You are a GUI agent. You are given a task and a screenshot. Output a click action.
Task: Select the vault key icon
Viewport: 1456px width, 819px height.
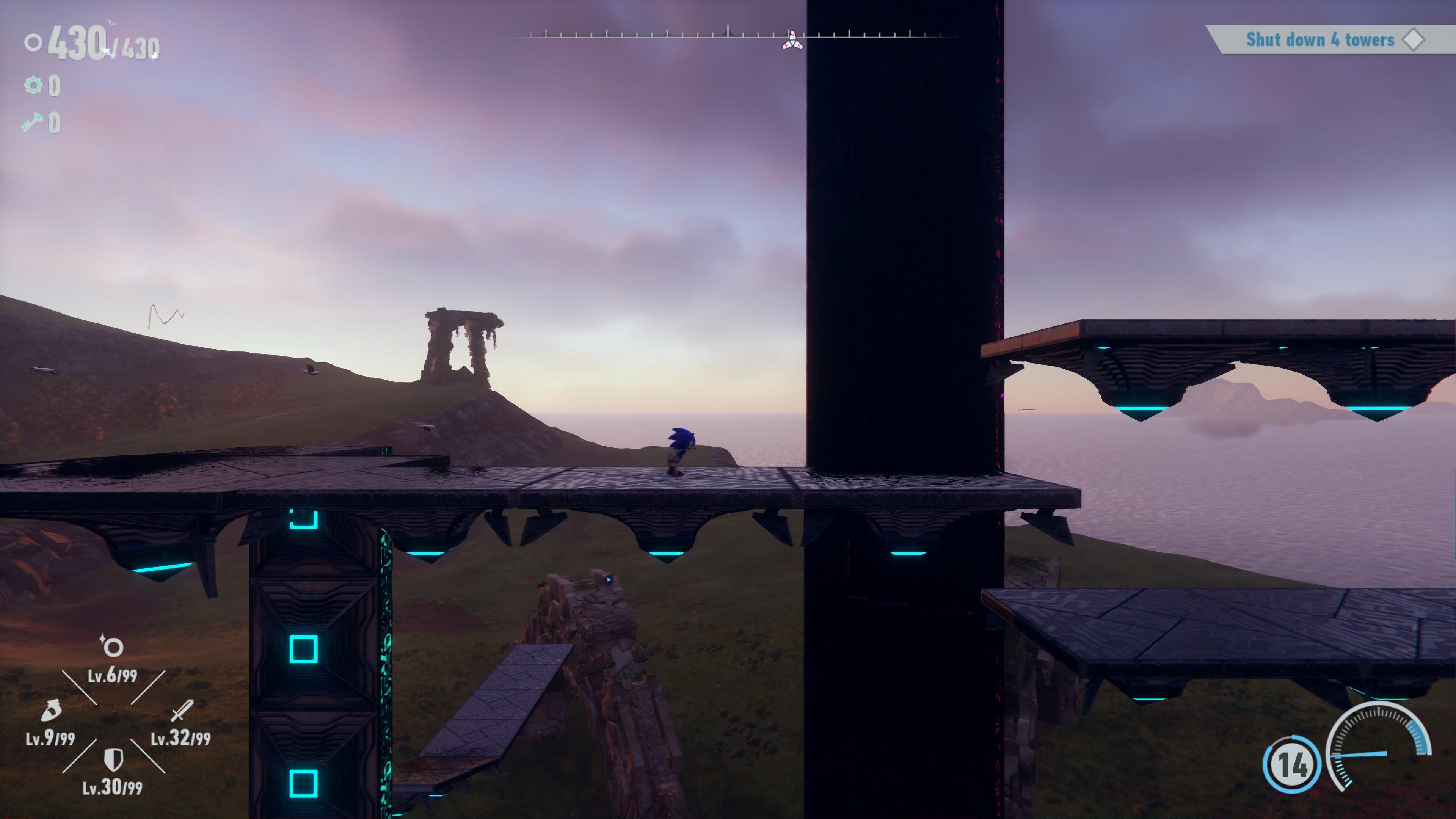coord(32,122)
